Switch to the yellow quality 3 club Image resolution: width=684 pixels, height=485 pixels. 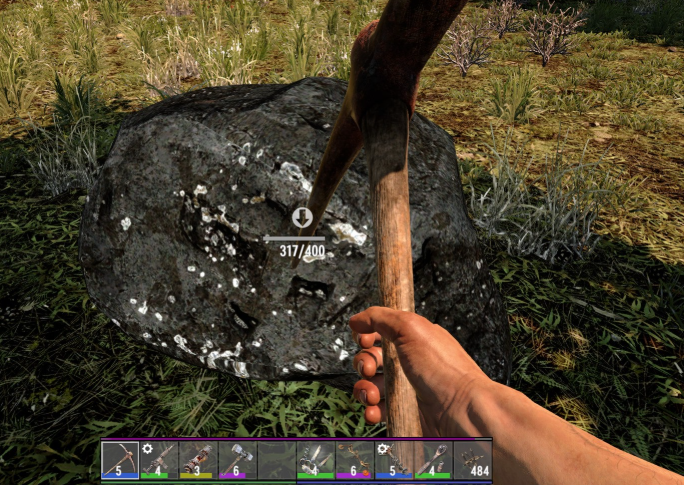click(x=198, y=459)
